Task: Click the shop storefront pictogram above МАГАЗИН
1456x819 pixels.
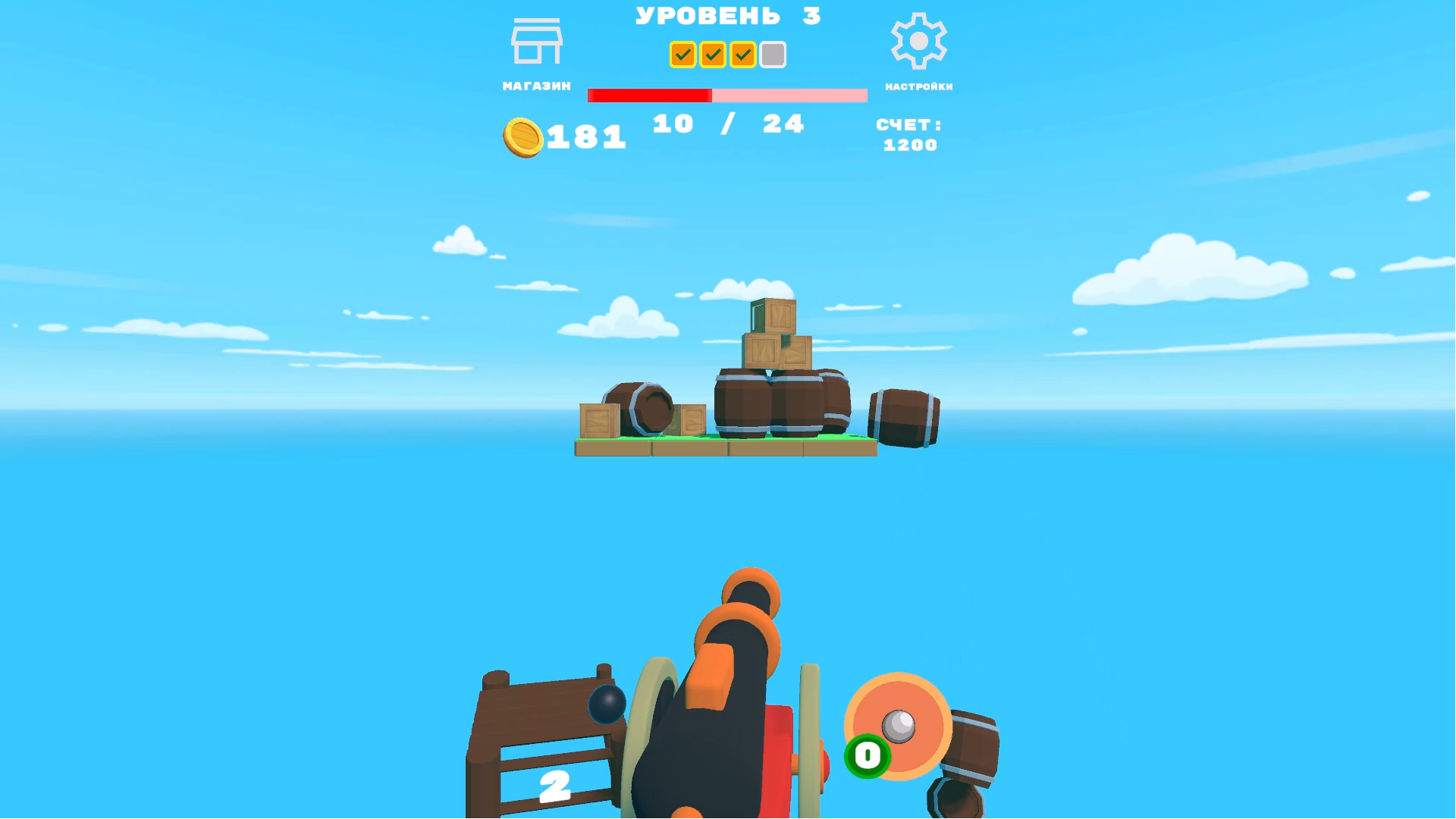Action: point(536,42)
